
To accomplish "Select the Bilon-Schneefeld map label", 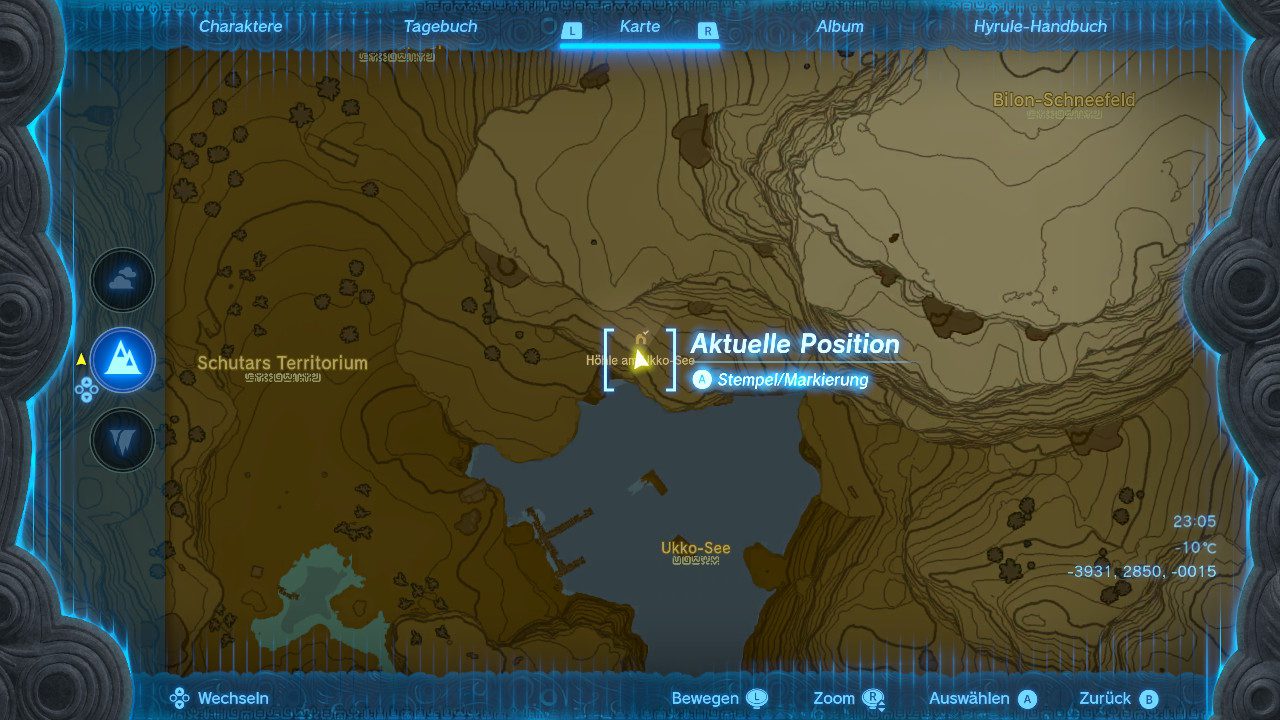I will coord(1063,100).
